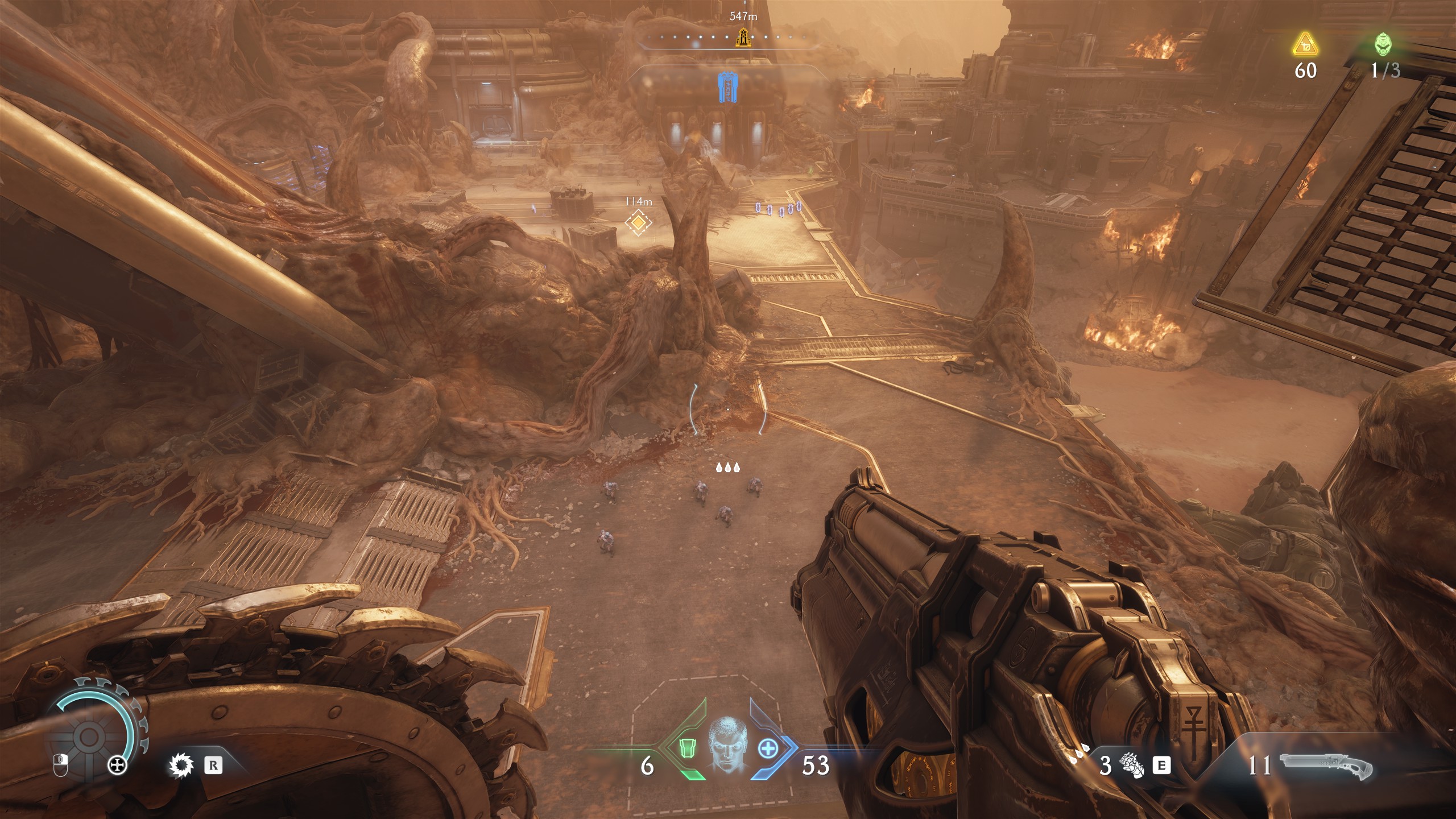The width and height of the screenshot is (1456, 819).
Task: Click the golden objective marker on compass
Action: (742, 38)
